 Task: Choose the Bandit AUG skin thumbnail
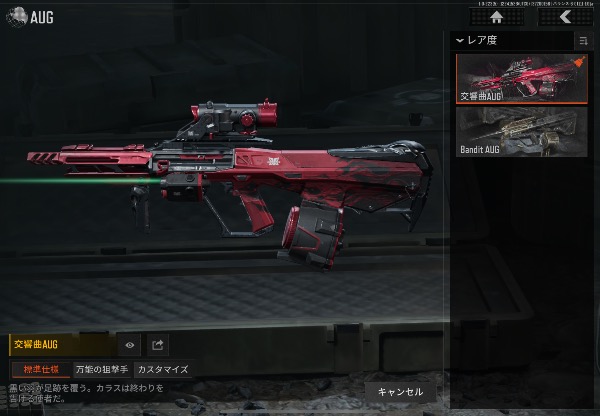click(x=521, y=131)
